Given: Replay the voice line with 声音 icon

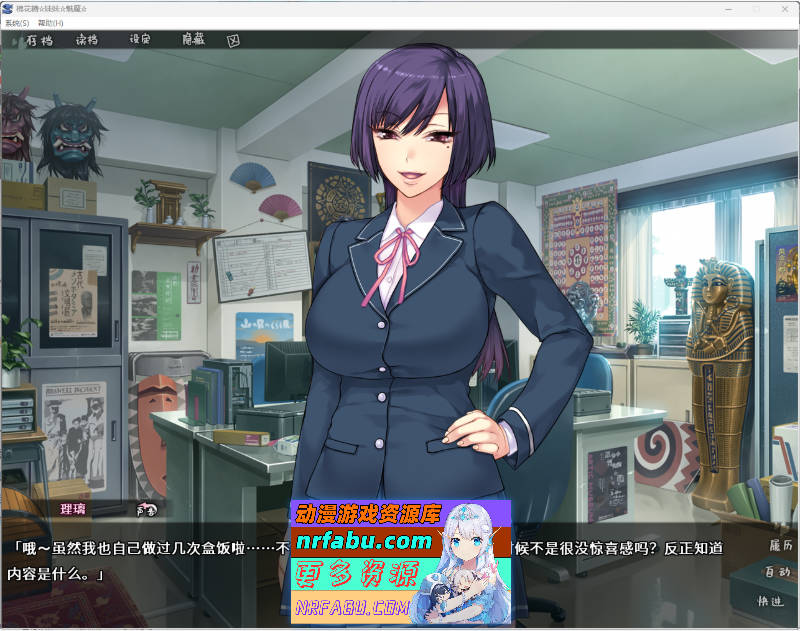Looking at the screenshot, I should tap(148, 509).
